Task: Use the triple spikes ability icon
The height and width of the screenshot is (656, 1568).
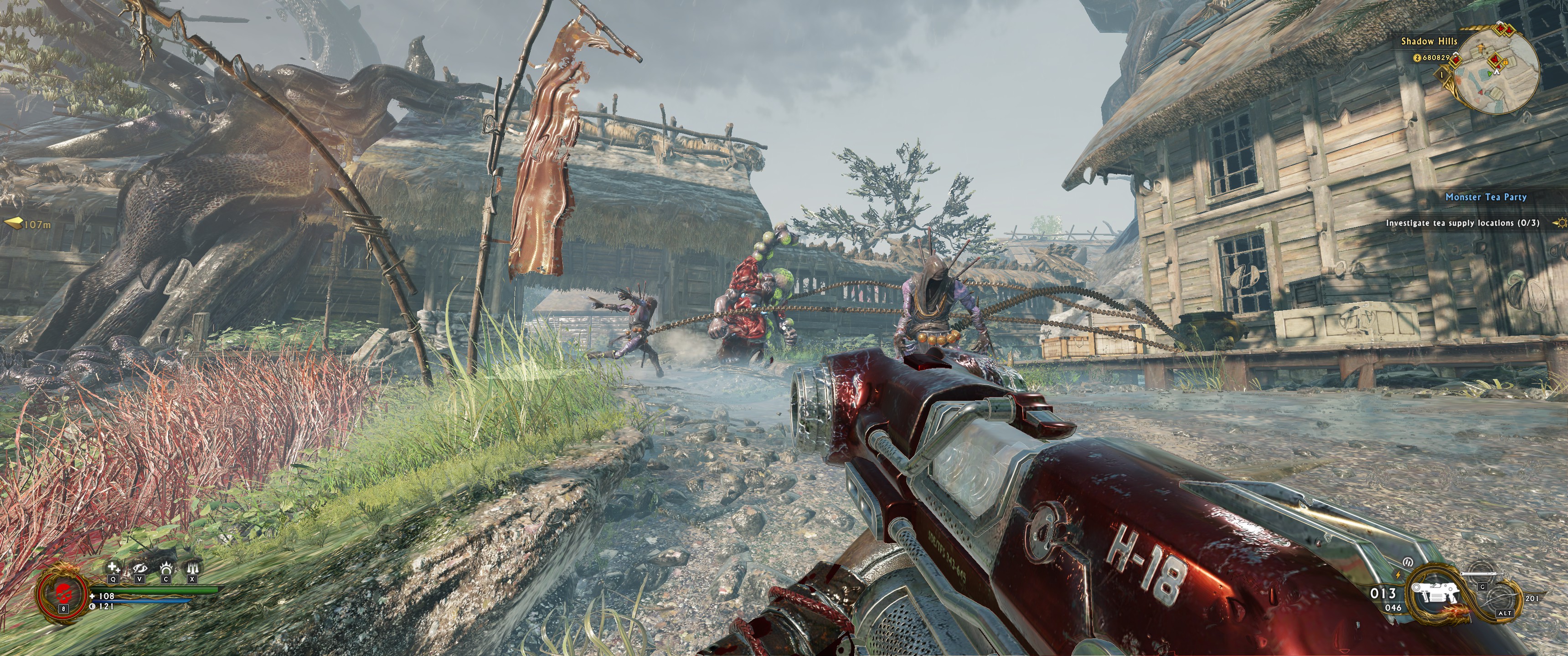Action: [192, 569]
